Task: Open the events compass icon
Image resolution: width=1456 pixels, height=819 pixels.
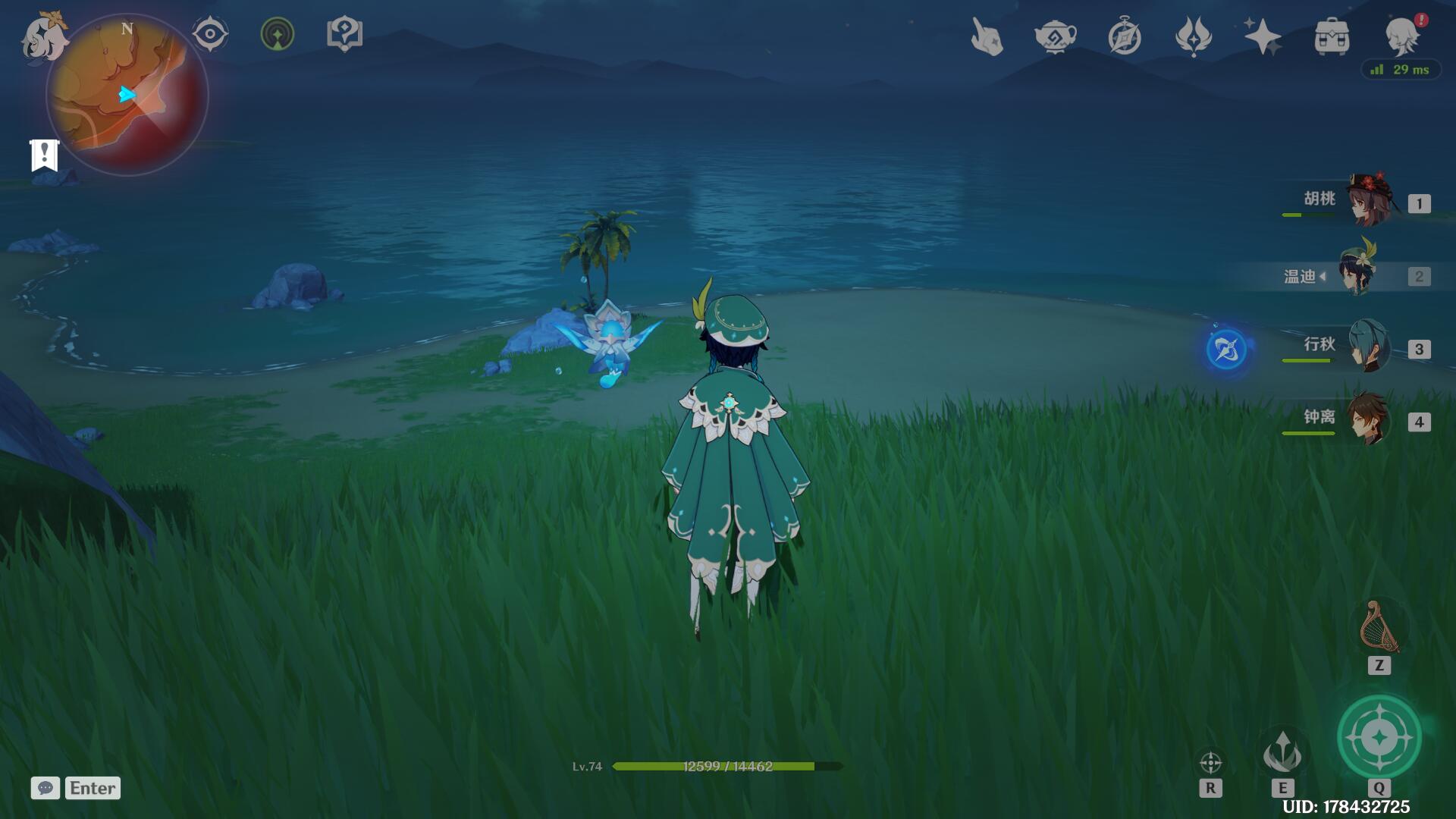Action: (1124, 36)
